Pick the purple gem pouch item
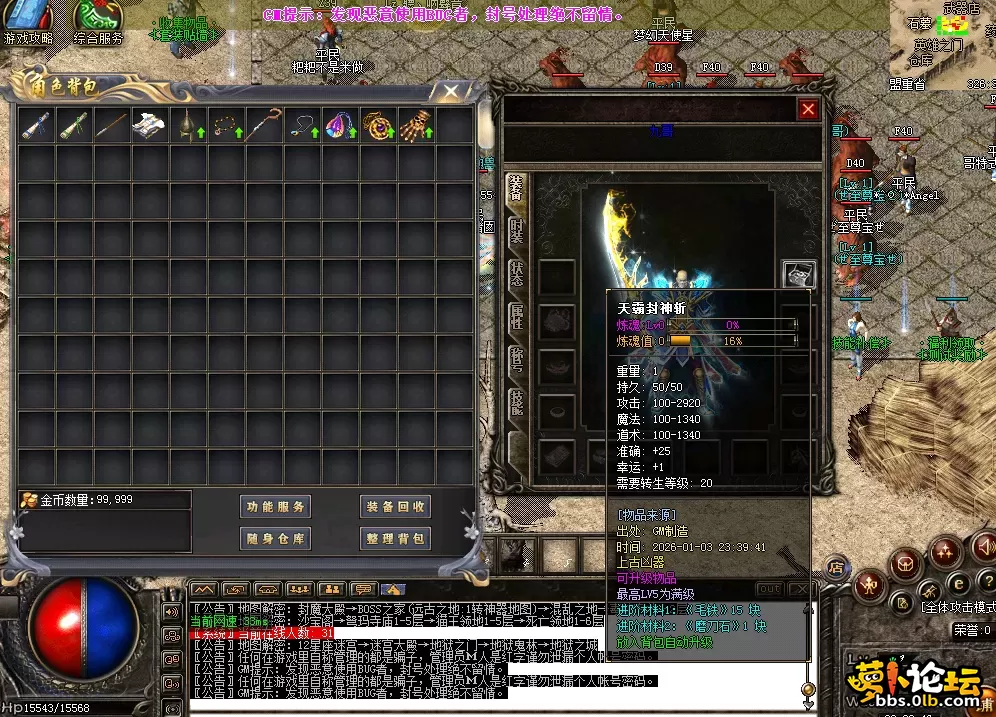Viewport: 996px width, 717px height. coord(339,126)
